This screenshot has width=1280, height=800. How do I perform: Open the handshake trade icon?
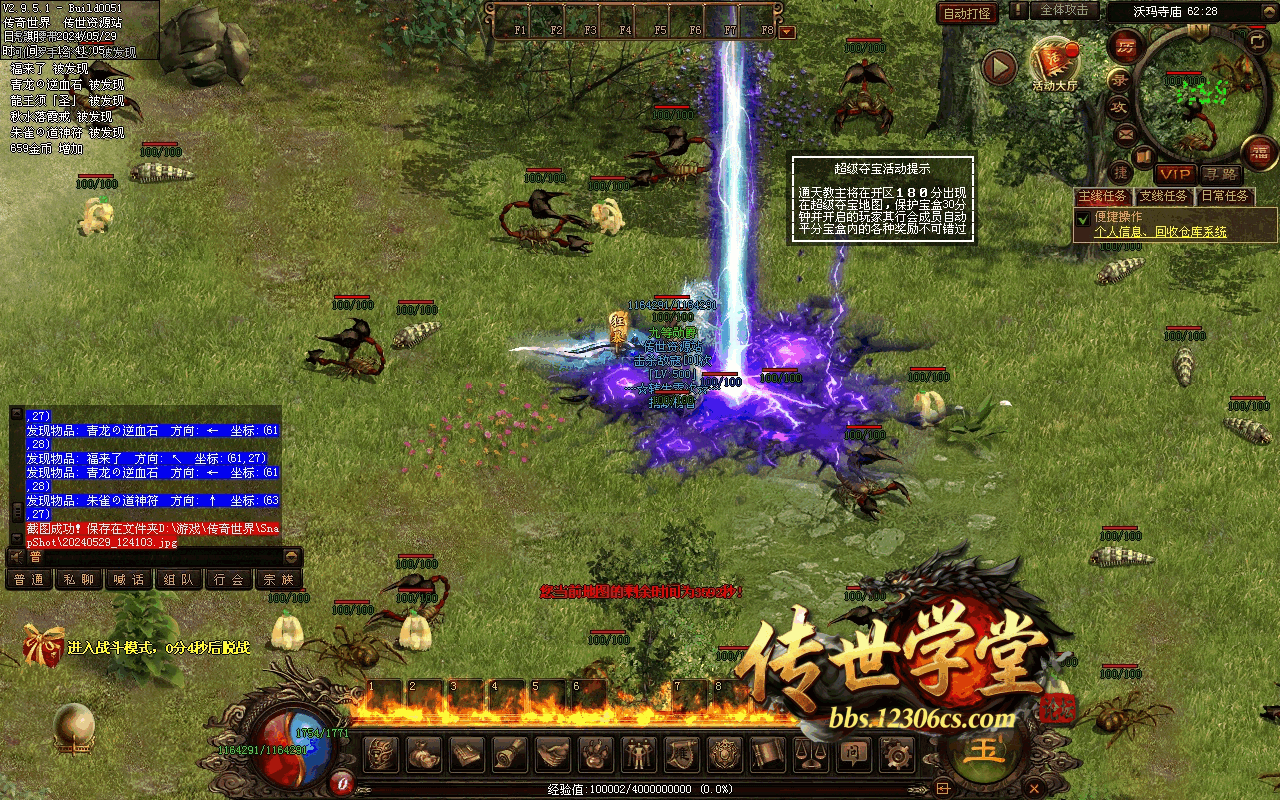click(553, 754)
